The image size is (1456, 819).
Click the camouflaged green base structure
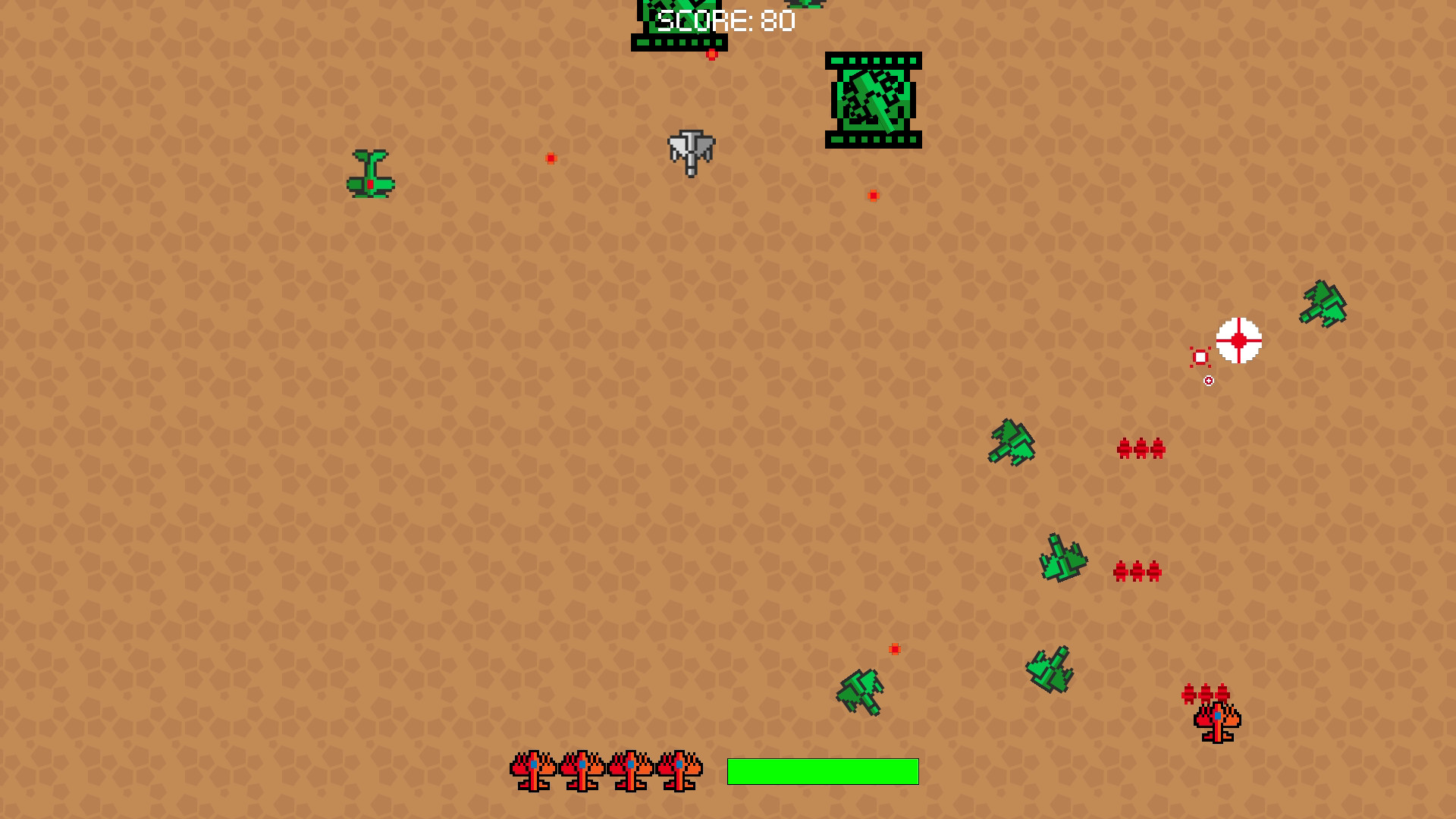coord(873,101)
